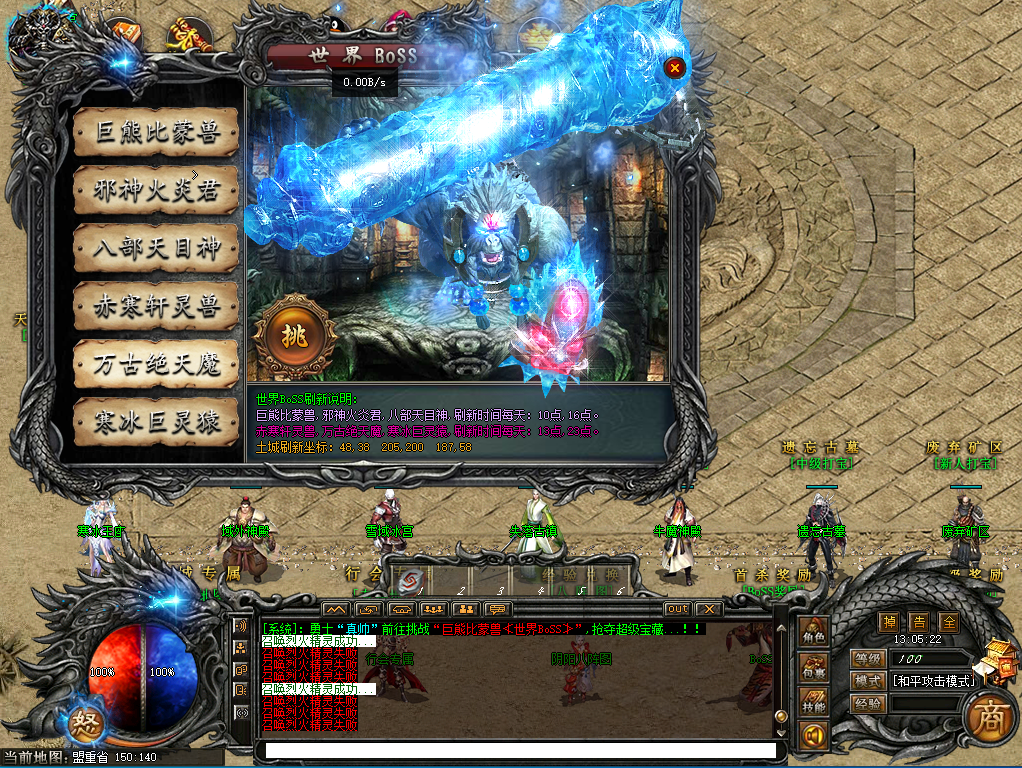The image size is (1022, 768).
Task: Click the 模式 attack mode button
Action: click(867, 681)
